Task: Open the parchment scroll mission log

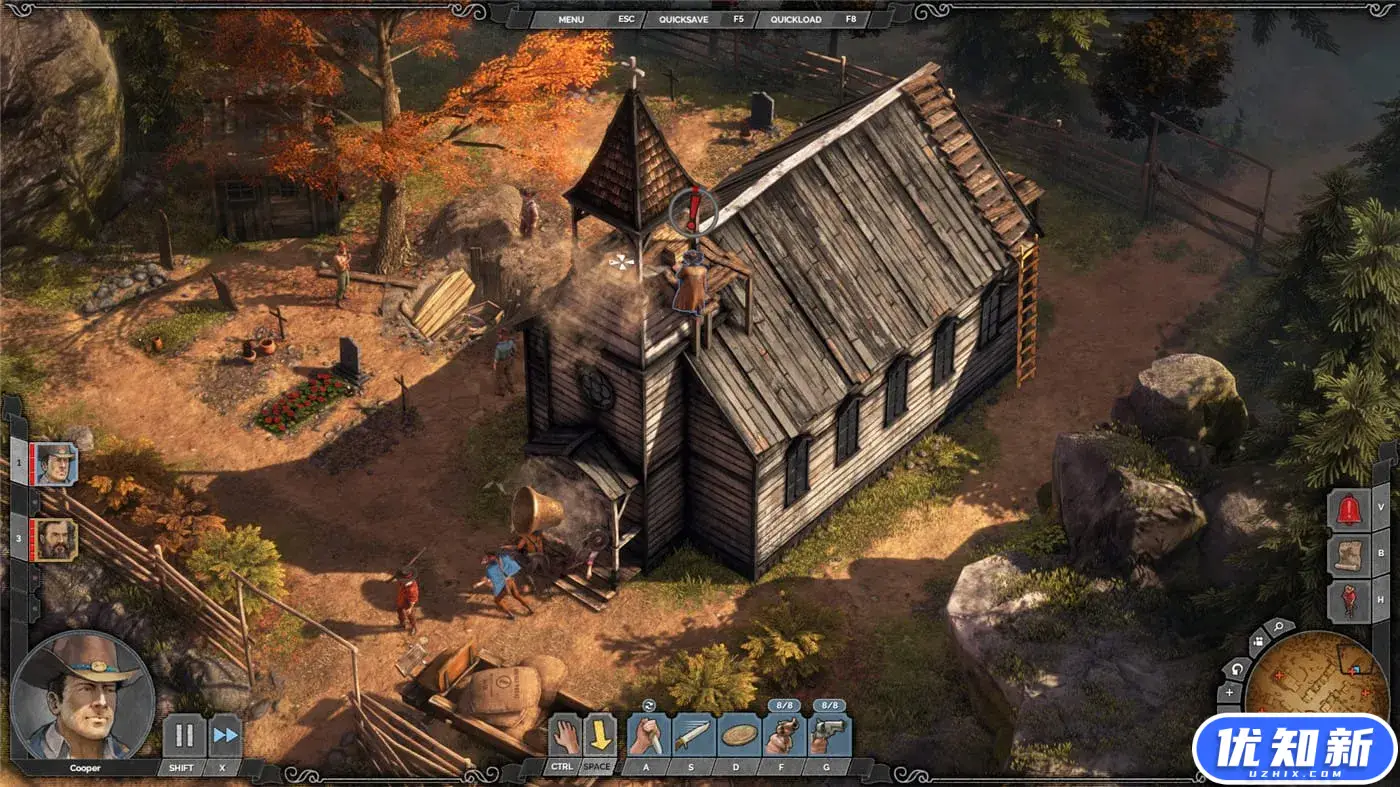Action: 1348,555
